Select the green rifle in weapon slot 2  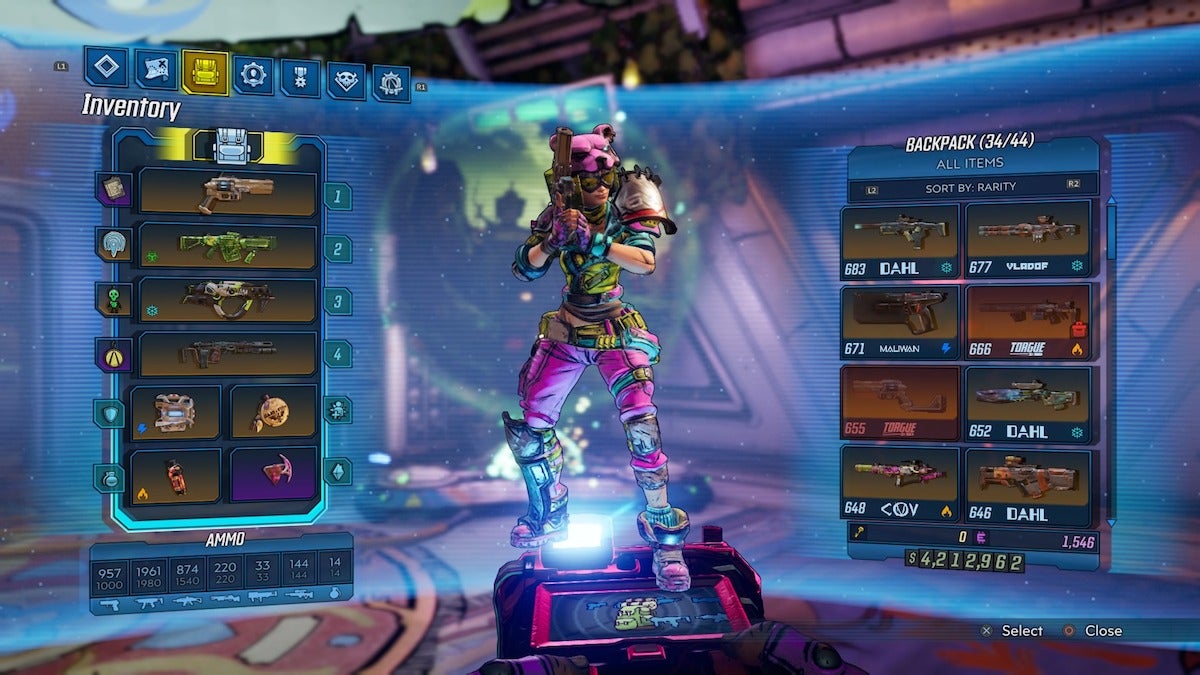228,245
